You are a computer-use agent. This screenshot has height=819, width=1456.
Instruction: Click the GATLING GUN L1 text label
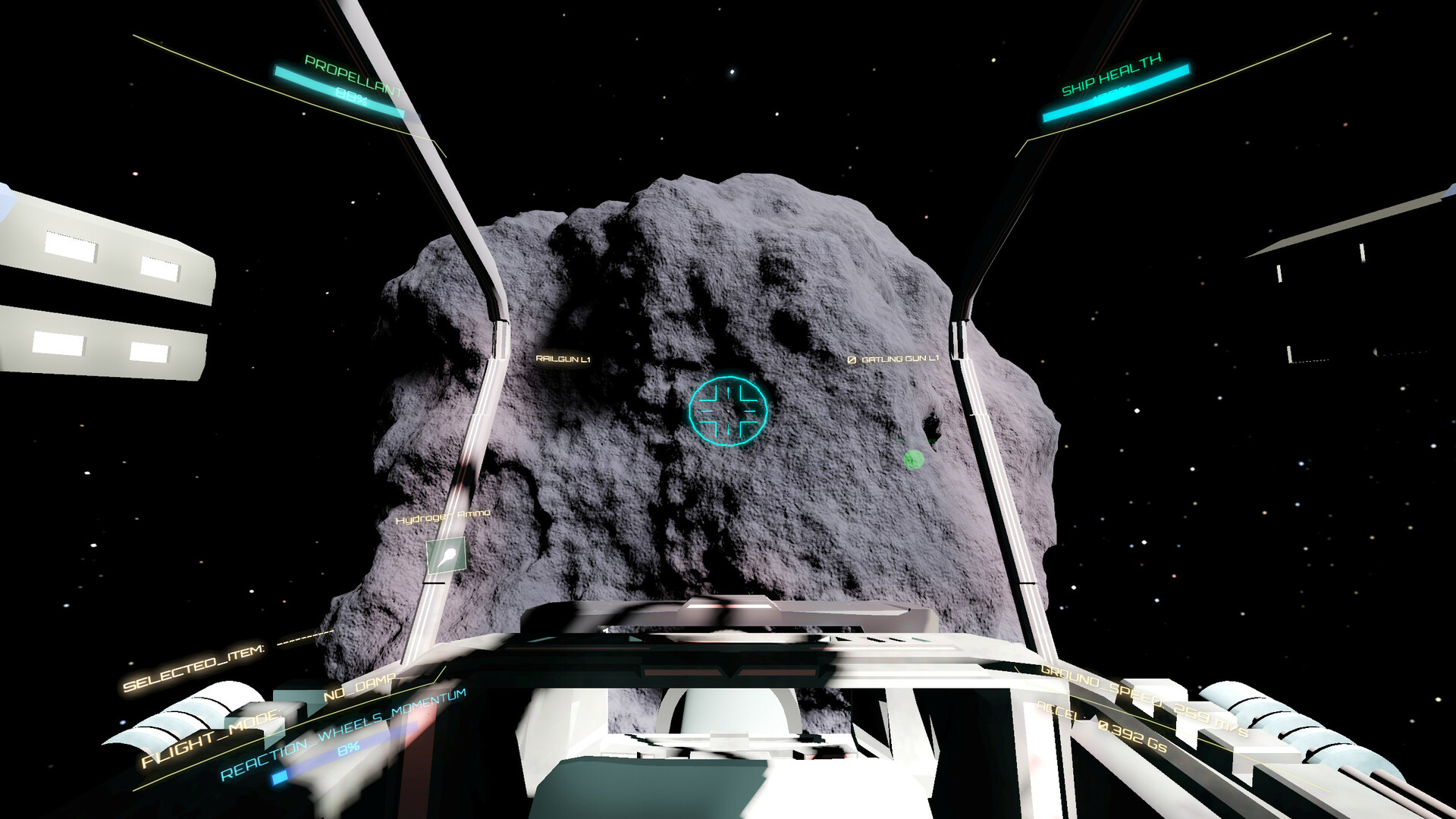click(x=901, y=359)
